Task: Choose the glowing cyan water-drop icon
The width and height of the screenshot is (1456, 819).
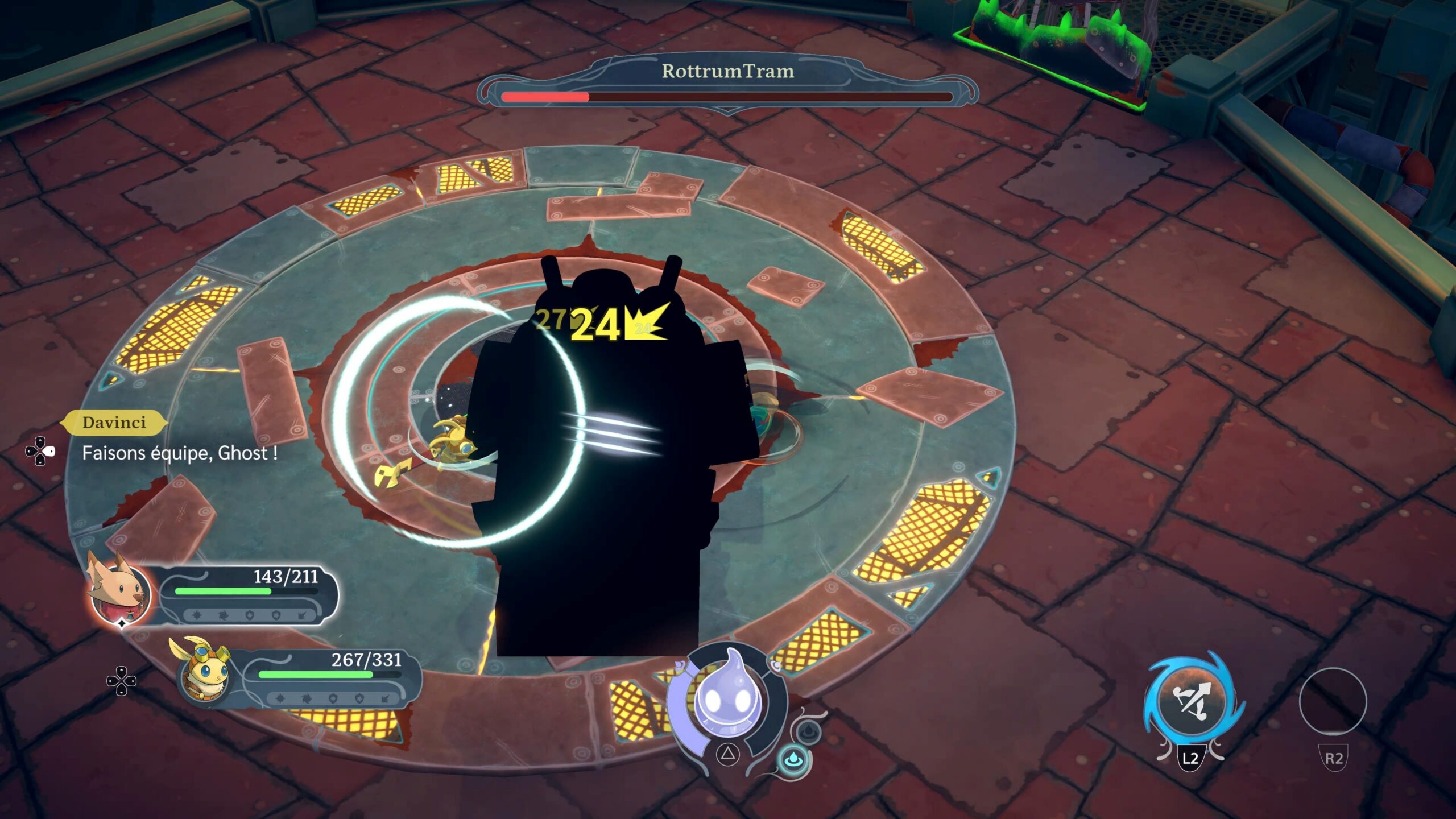Action: (793, 760)
